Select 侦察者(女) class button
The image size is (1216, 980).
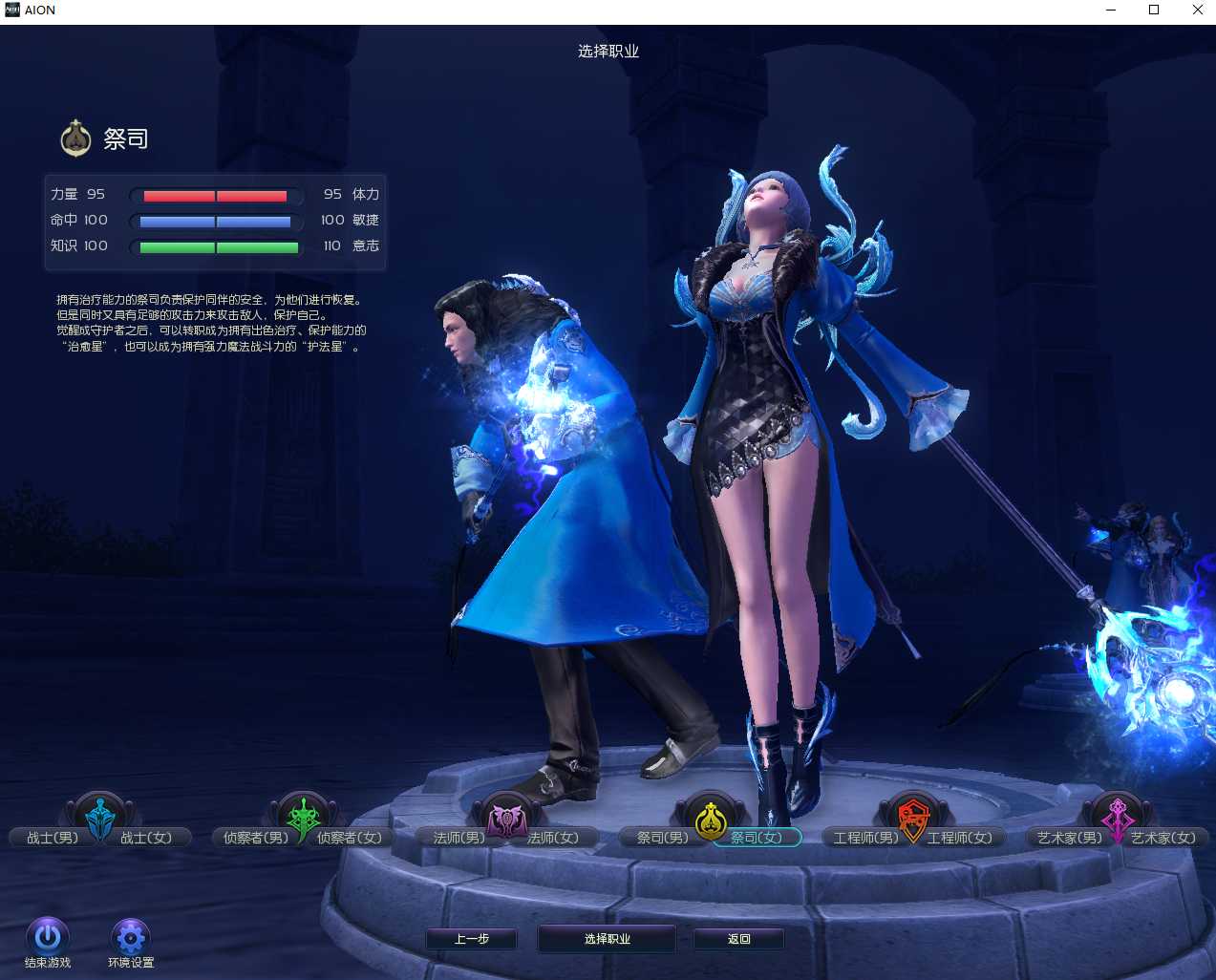coord(350,838)
